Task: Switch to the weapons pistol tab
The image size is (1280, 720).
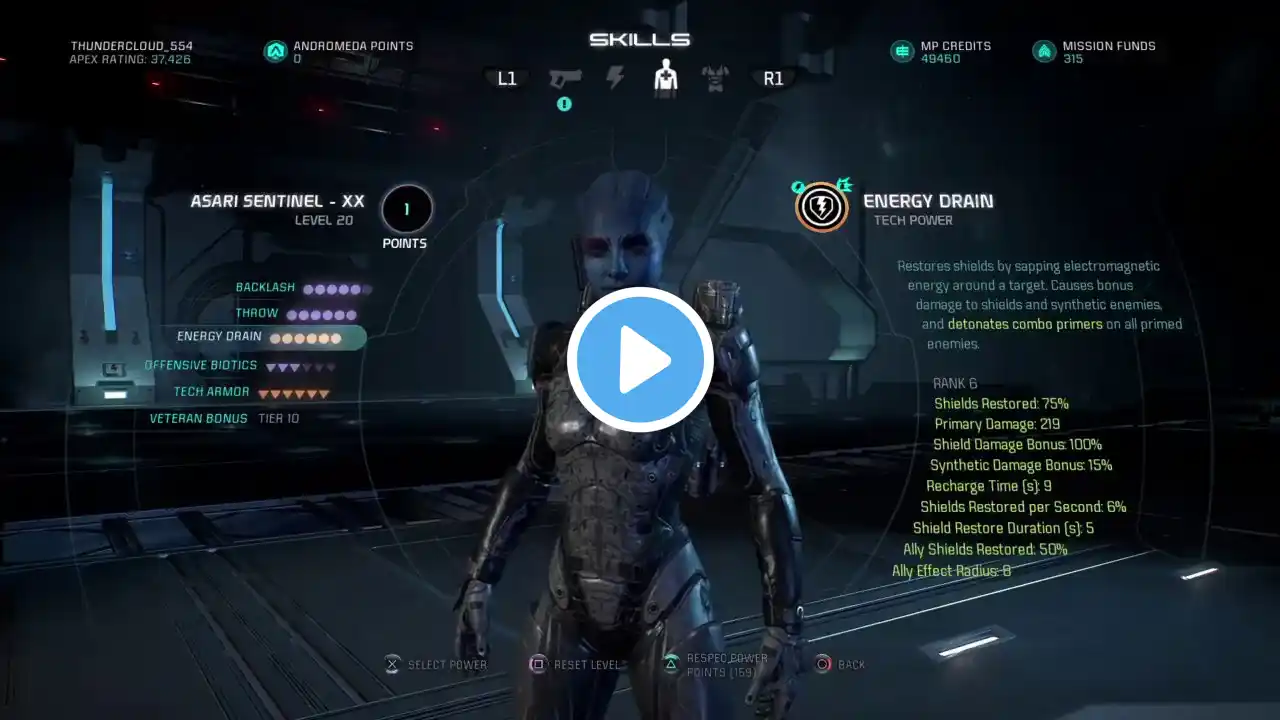Action: (565, 78)
